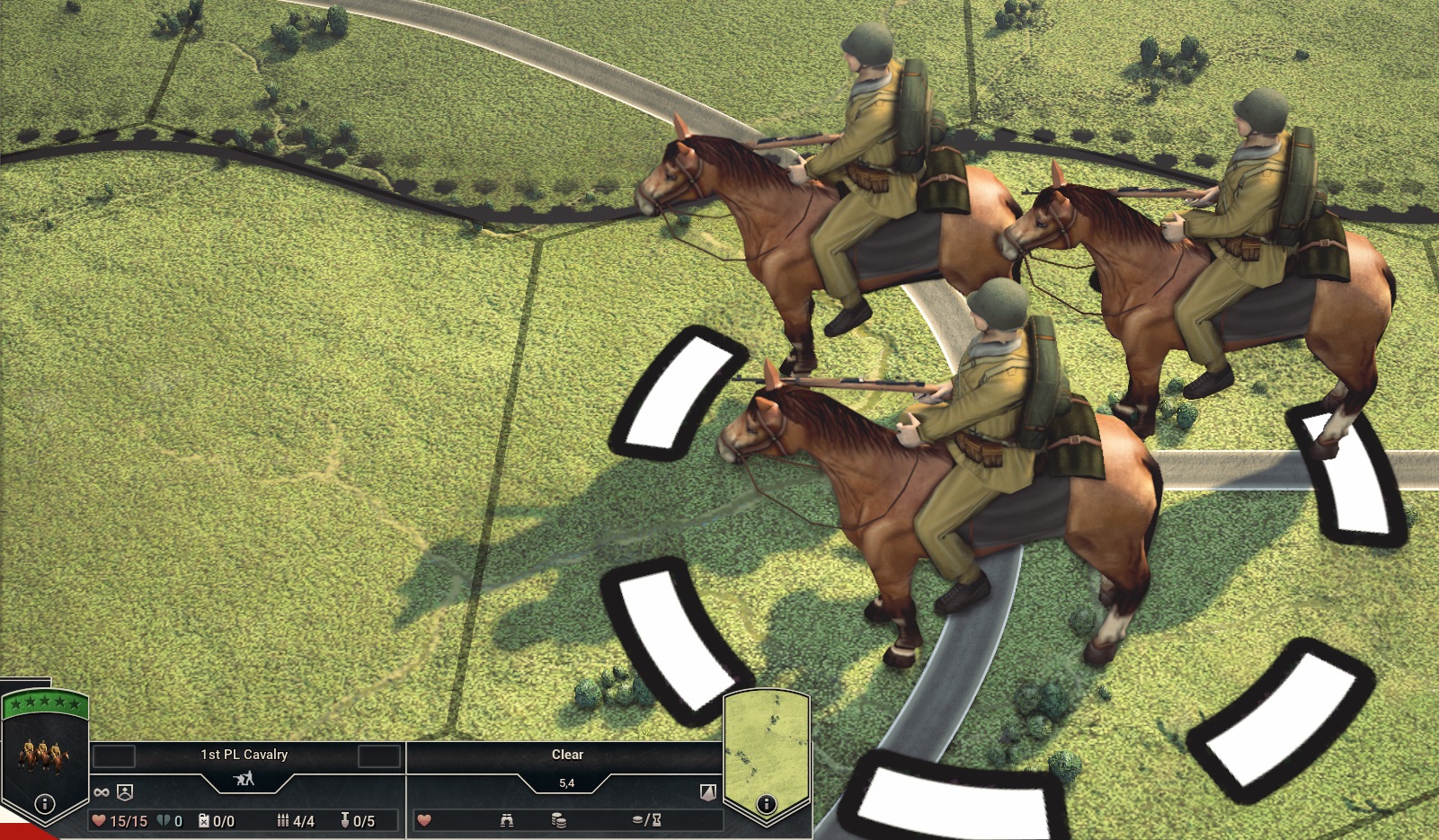
Task: Click the flag icon on the terrain panel
Action: pyautogui.click(x=706, y=790)
